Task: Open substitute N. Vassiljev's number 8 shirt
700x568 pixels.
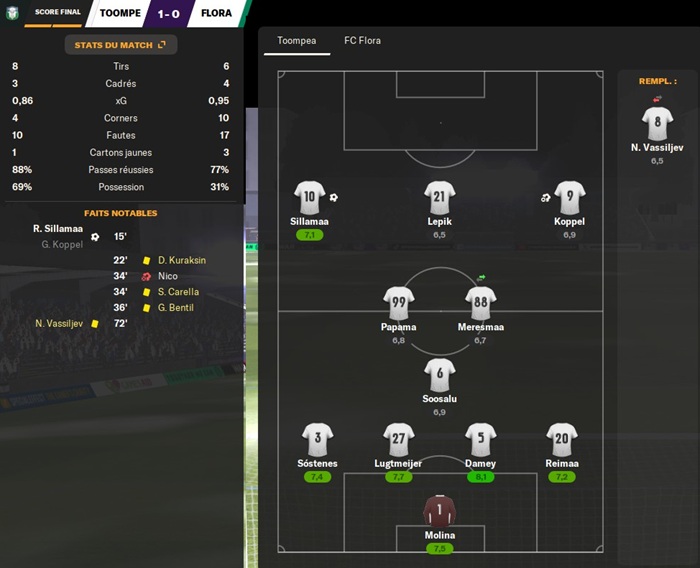Action: tap(657, 123)
